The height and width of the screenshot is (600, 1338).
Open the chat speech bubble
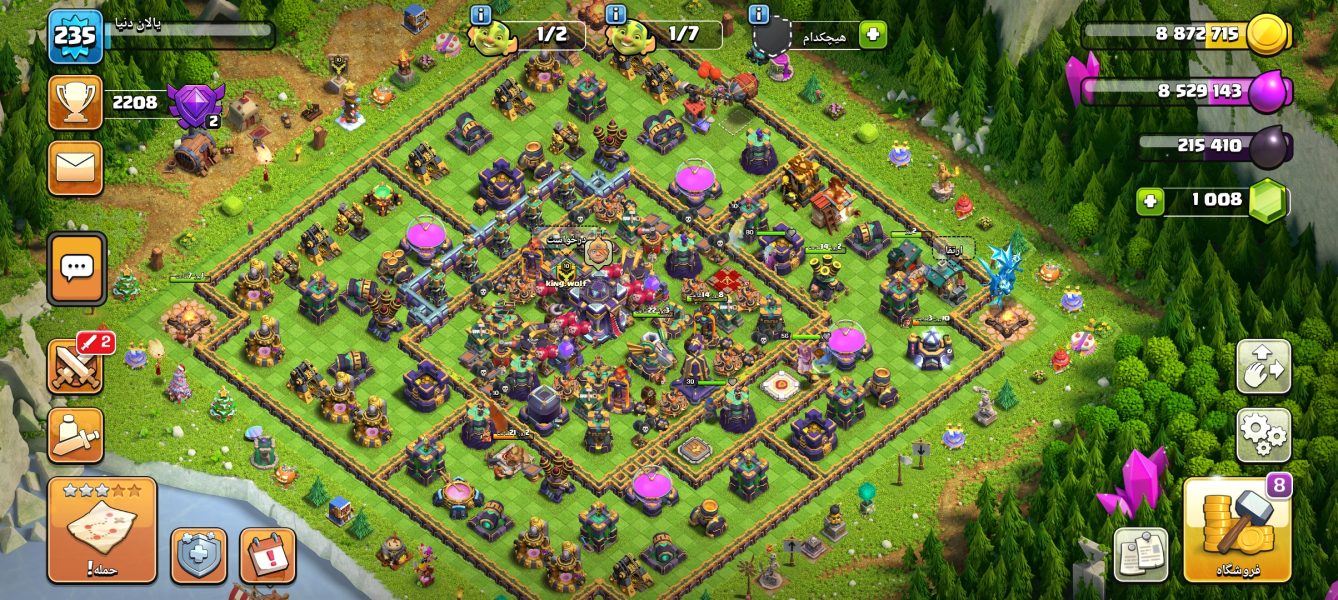pos(77,268)
